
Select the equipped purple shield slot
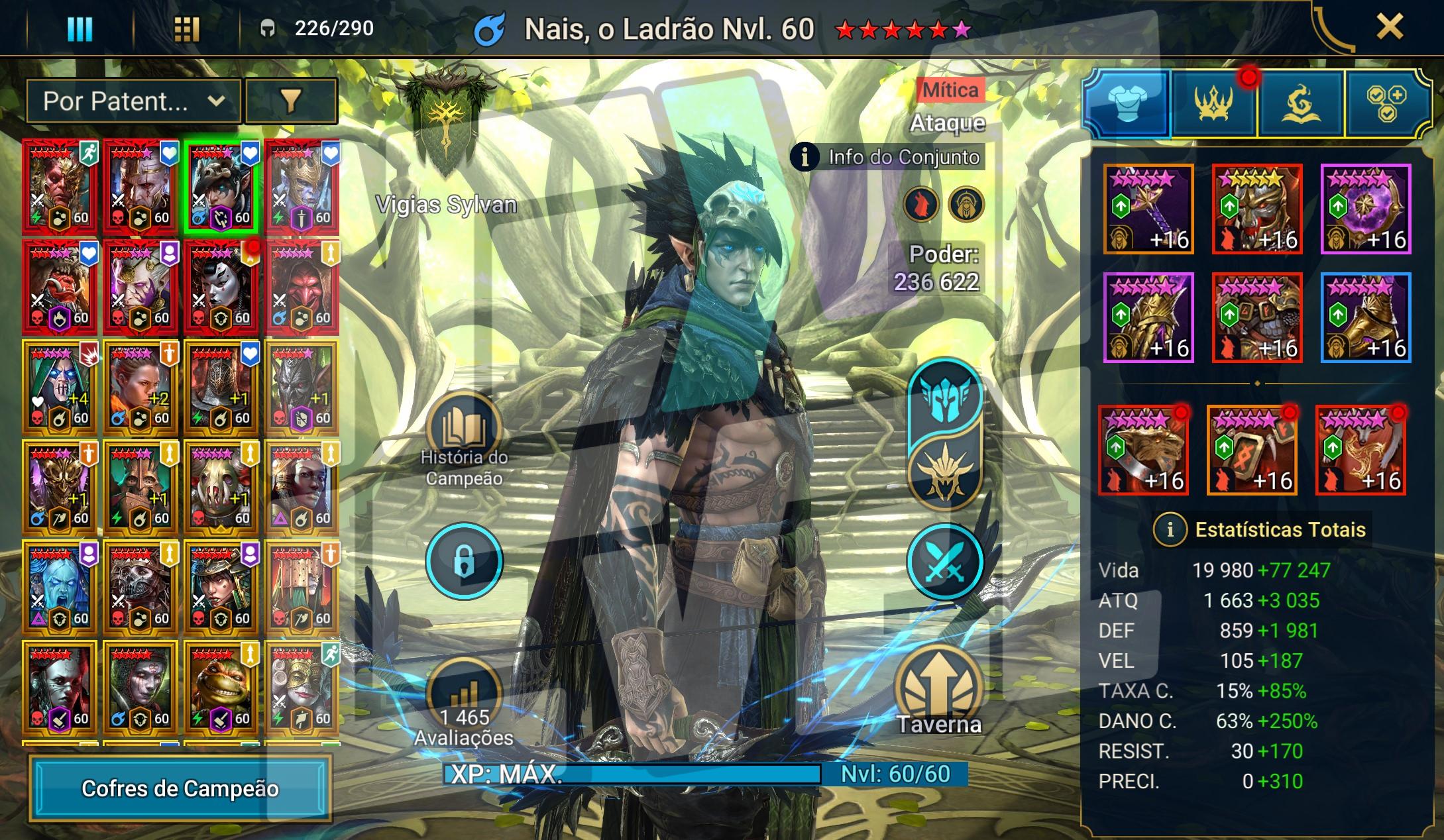pos(1365,209)
